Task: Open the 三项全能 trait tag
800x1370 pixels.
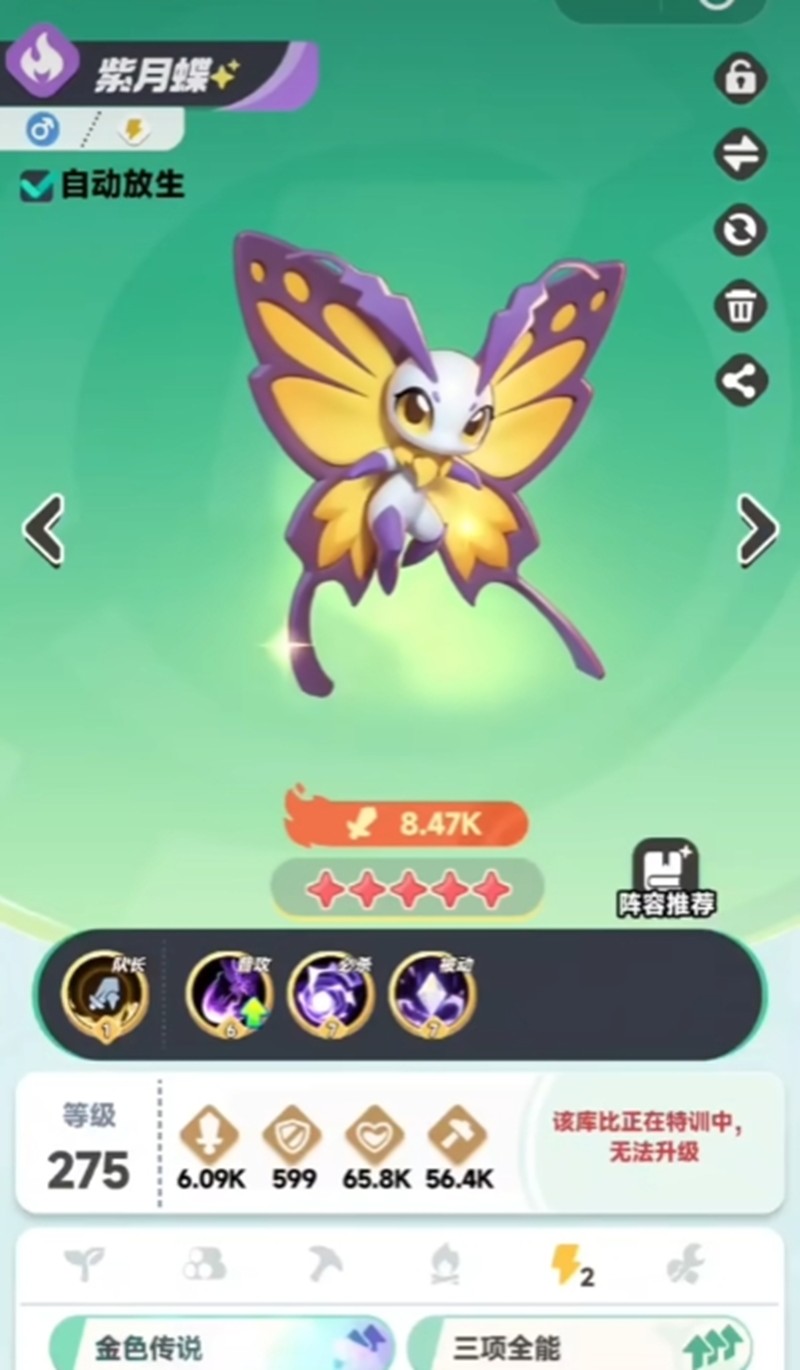Action: 580,1346
